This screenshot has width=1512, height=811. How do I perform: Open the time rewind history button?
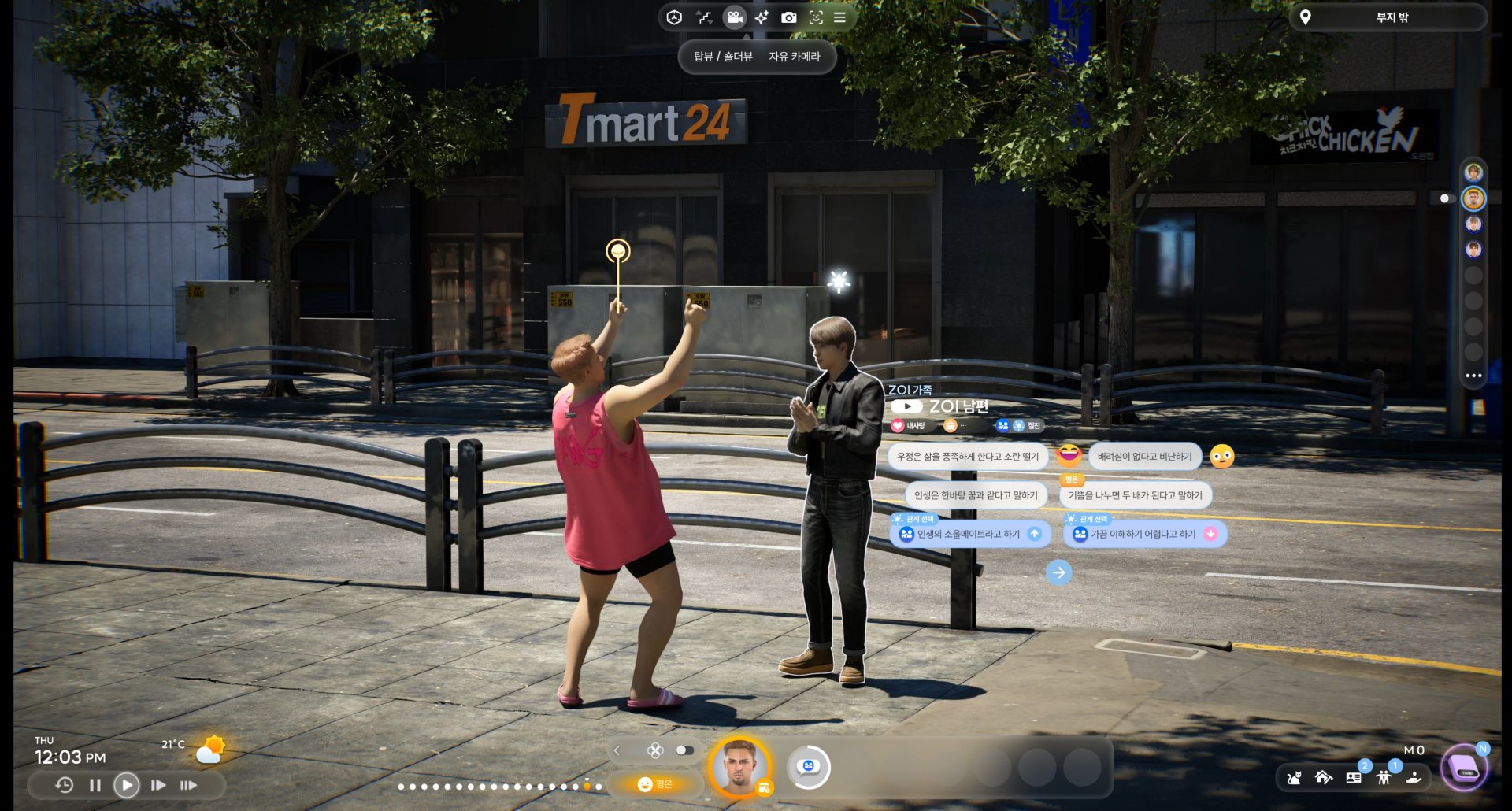(65, 785)
